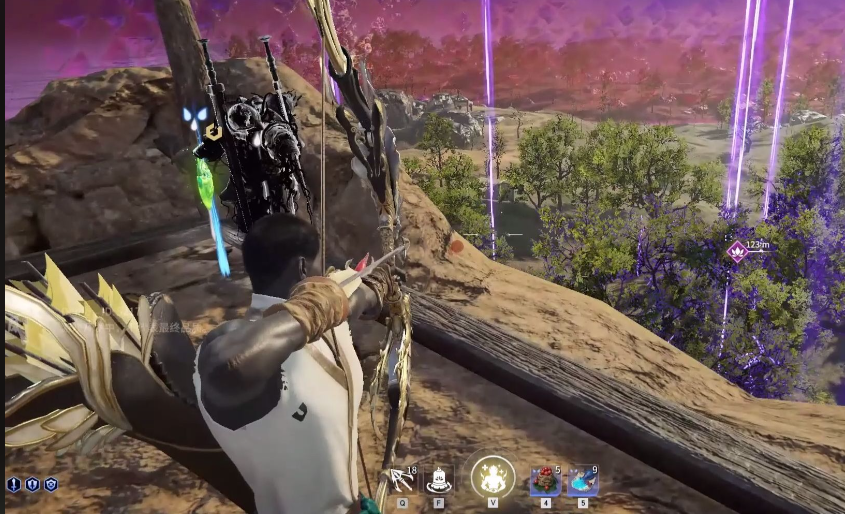Click the shield-with-sword buff icon
This screenshot has height=514, width=845.
[32, 484]
